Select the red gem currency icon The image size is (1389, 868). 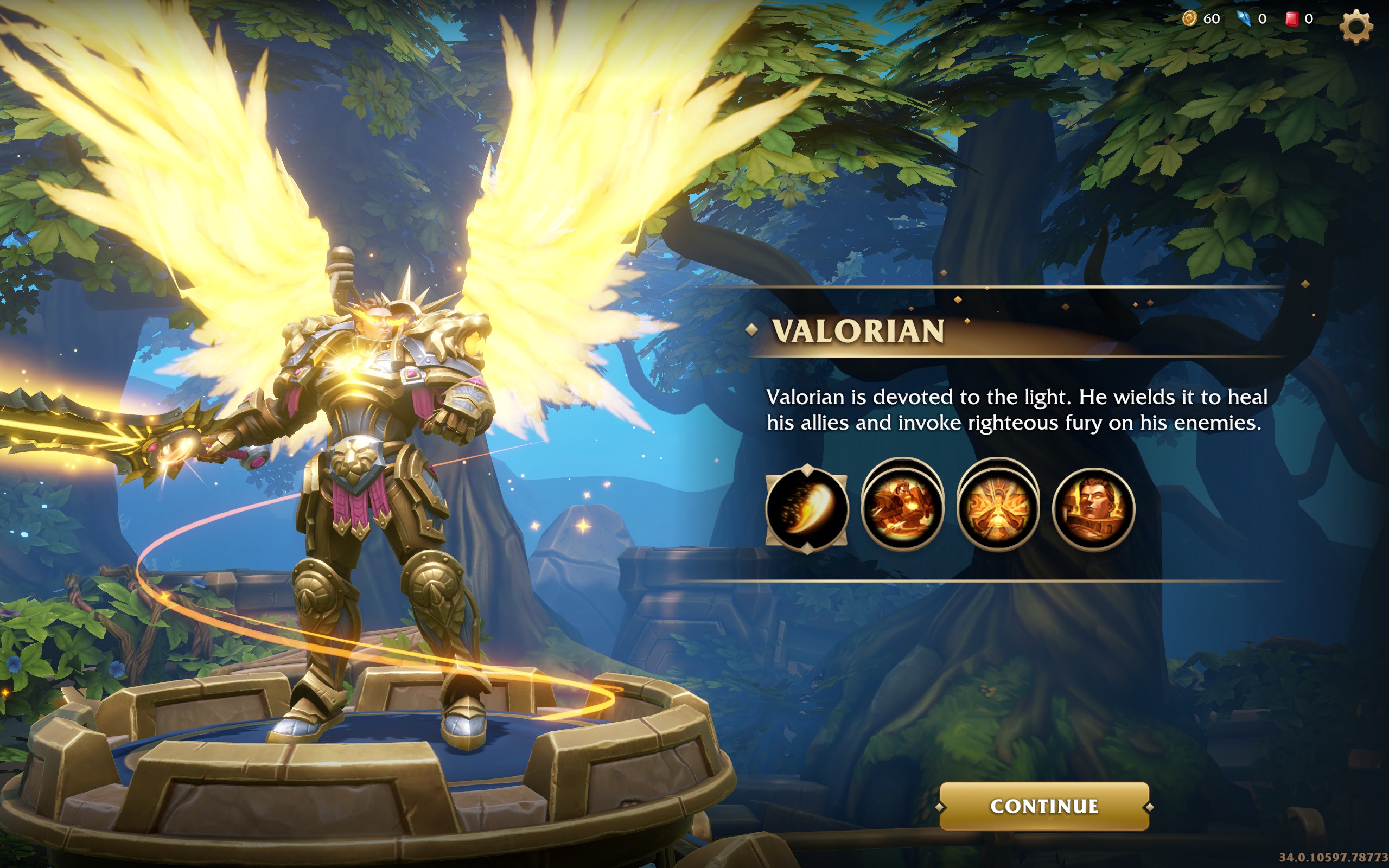1291,19
